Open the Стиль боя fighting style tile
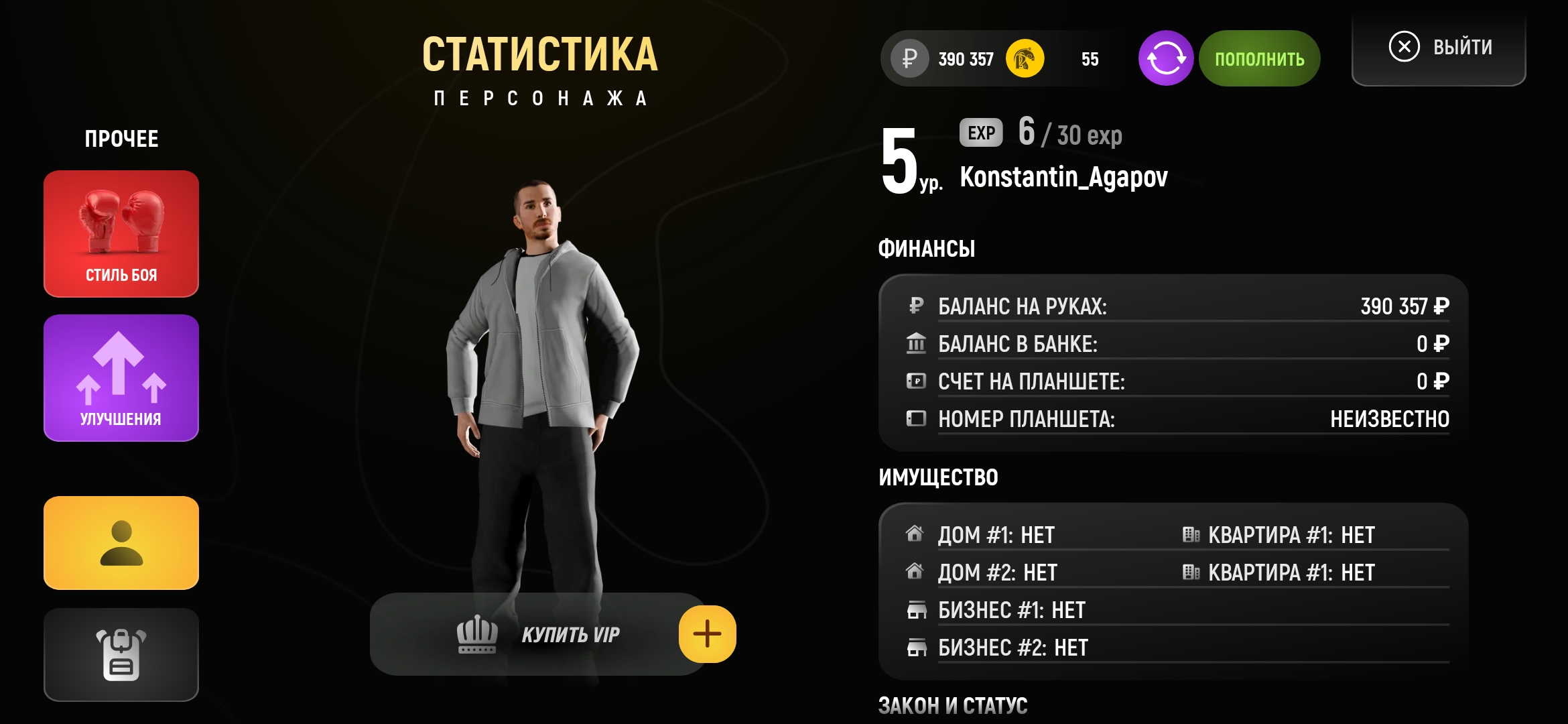Screen dimensions: 1568x724 point(121,233)
